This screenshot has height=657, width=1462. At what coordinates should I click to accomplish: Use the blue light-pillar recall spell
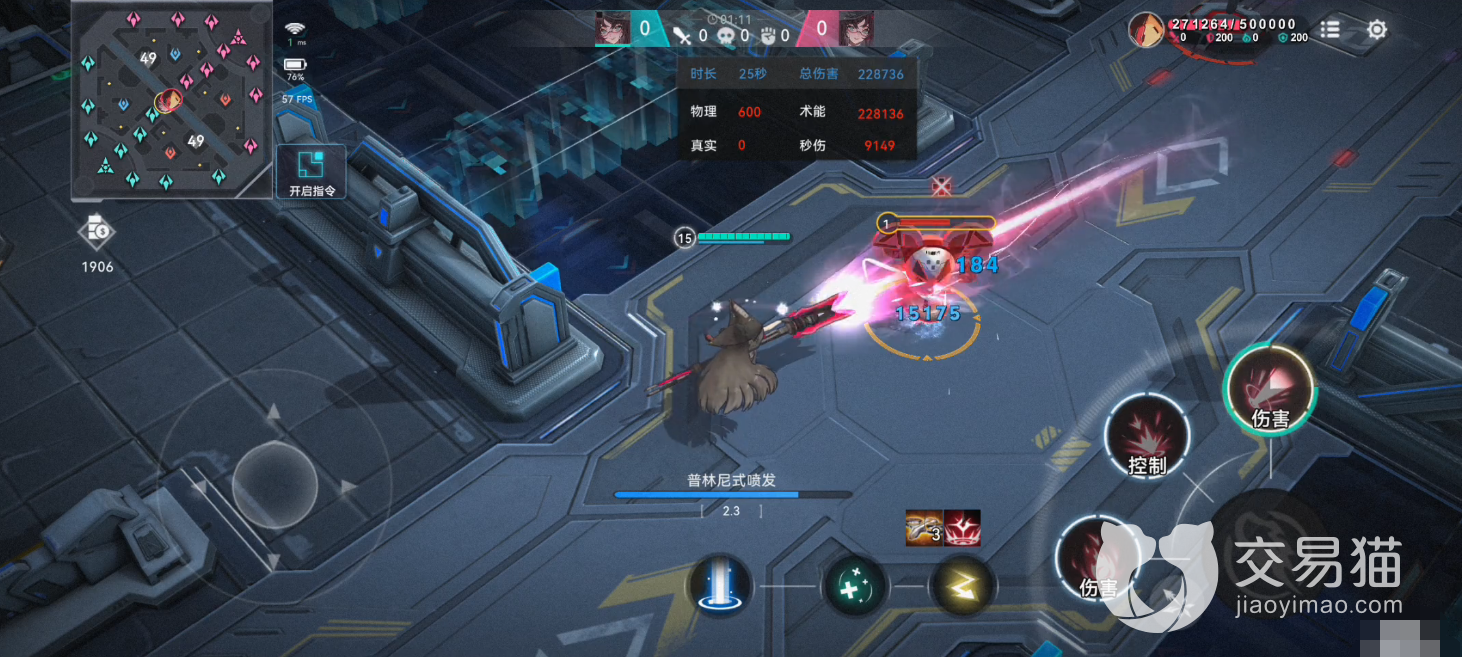point(720,586)
